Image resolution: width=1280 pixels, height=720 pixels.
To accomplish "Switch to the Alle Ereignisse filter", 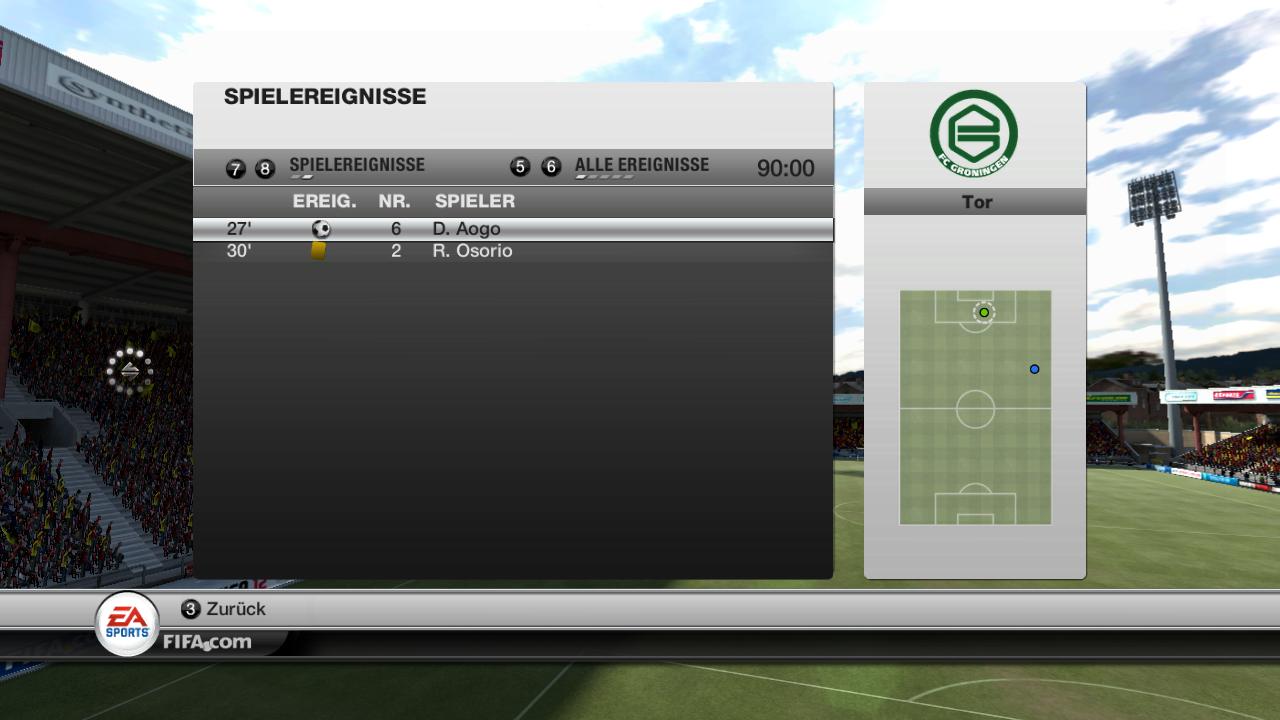I will tap(641, 166).
